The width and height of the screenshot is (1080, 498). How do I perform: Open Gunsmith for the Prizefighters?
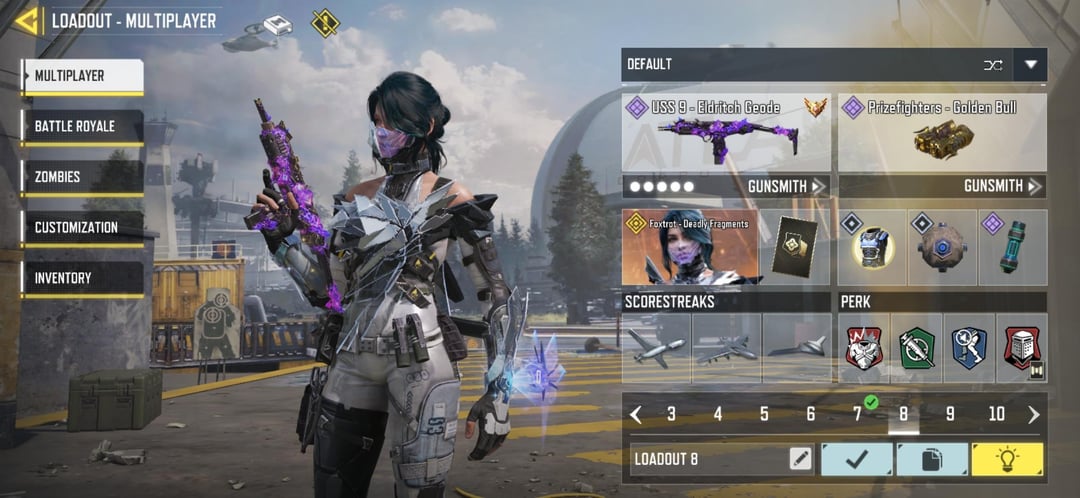tap(1003, 186)
